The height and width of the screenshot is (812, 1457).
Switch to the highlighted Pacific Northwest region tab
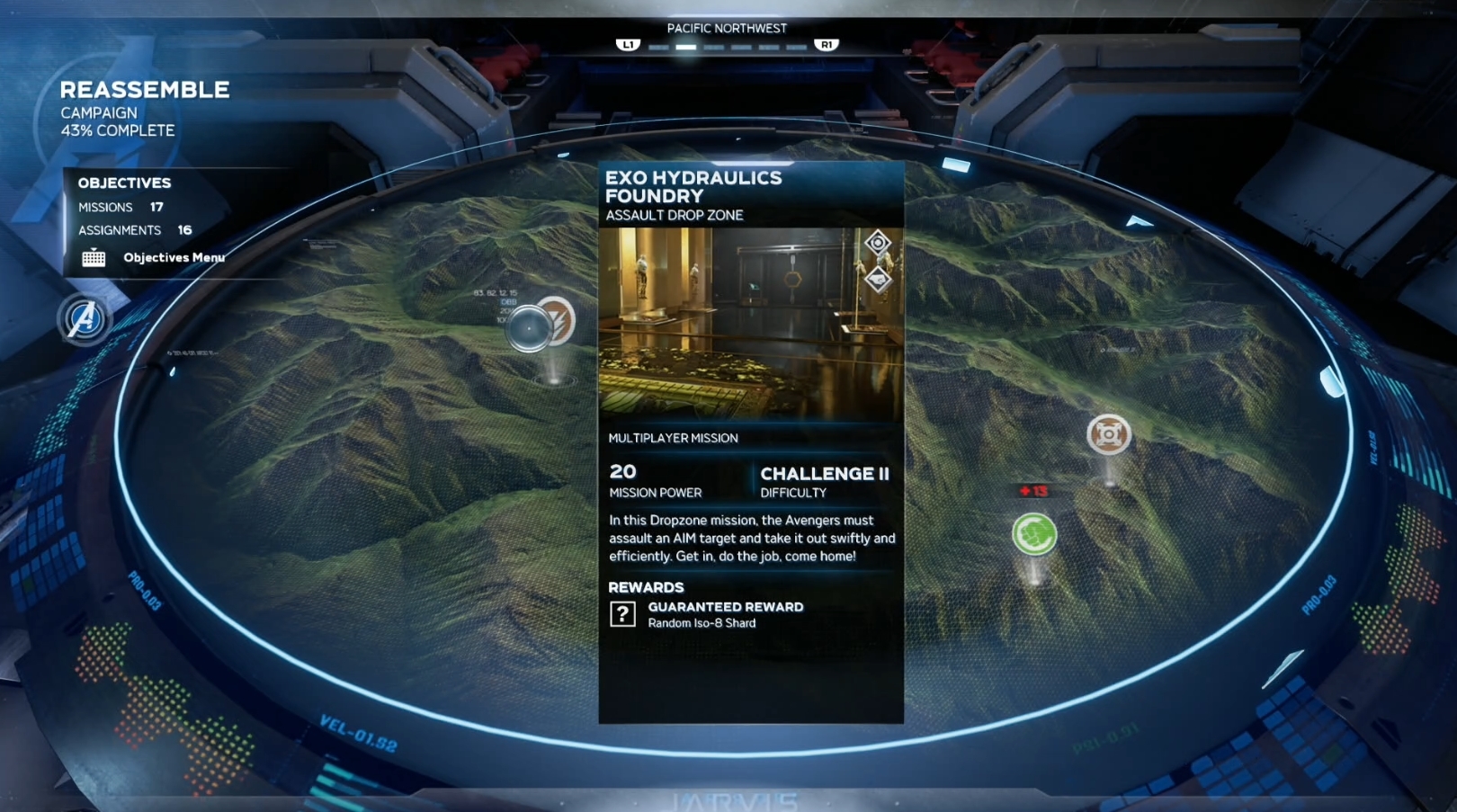(686, 47)
